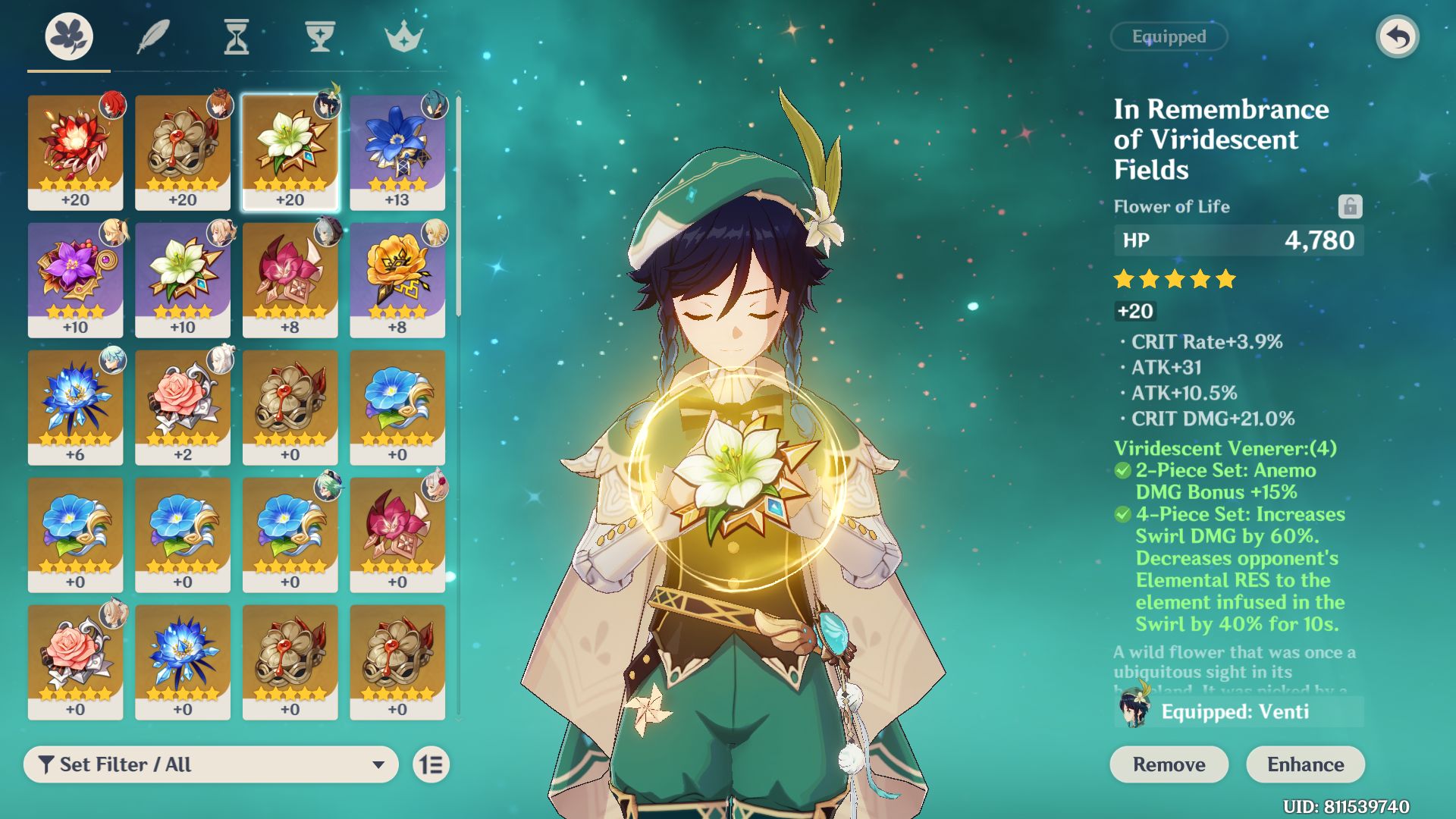Choose the icy blue flower at +6
Screen dimensions: 1456x819
coord(75,406)
